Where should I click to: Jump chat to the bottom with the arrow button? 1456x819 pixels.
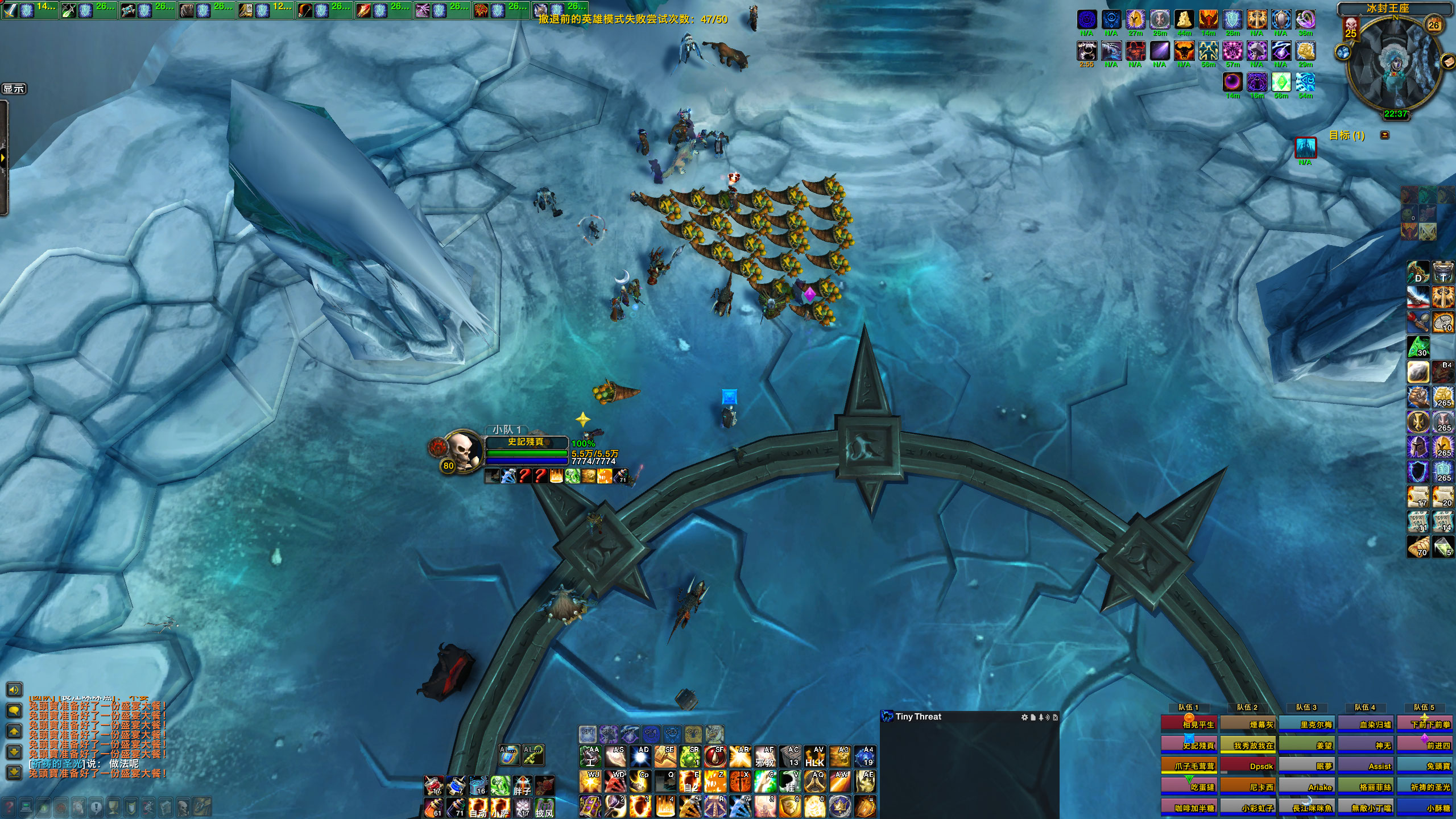pyautogui.click(x=14, y=772)
